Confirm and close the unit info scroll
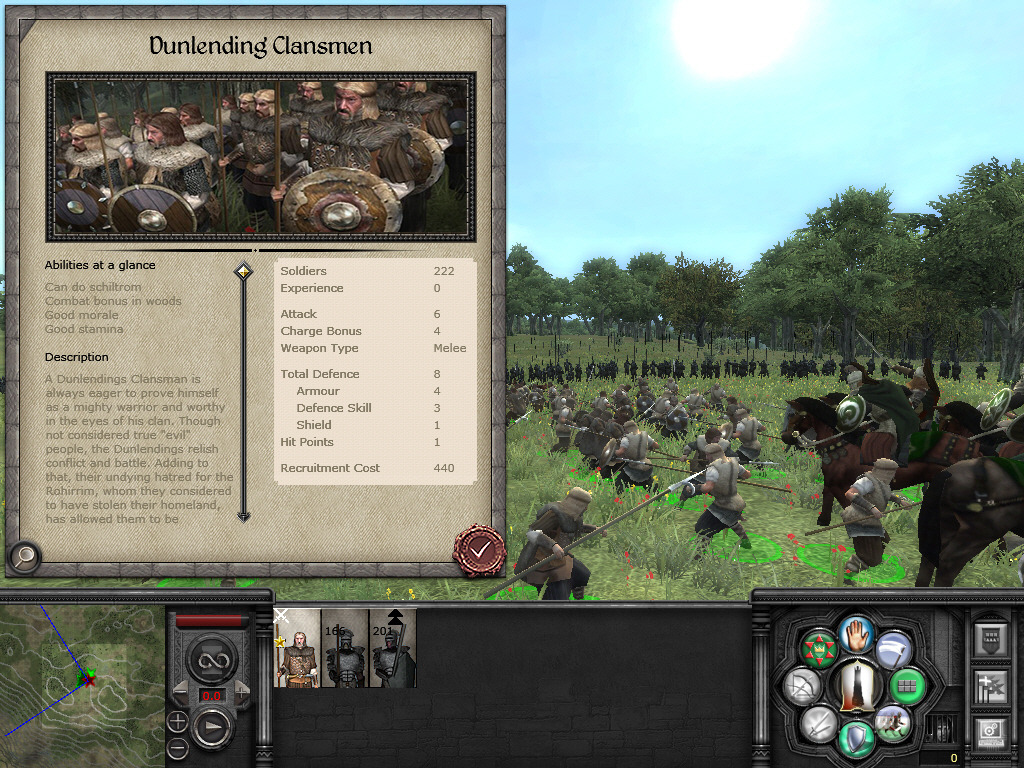Viewport: 1024px width, 768px height. (x=479, y=548)
